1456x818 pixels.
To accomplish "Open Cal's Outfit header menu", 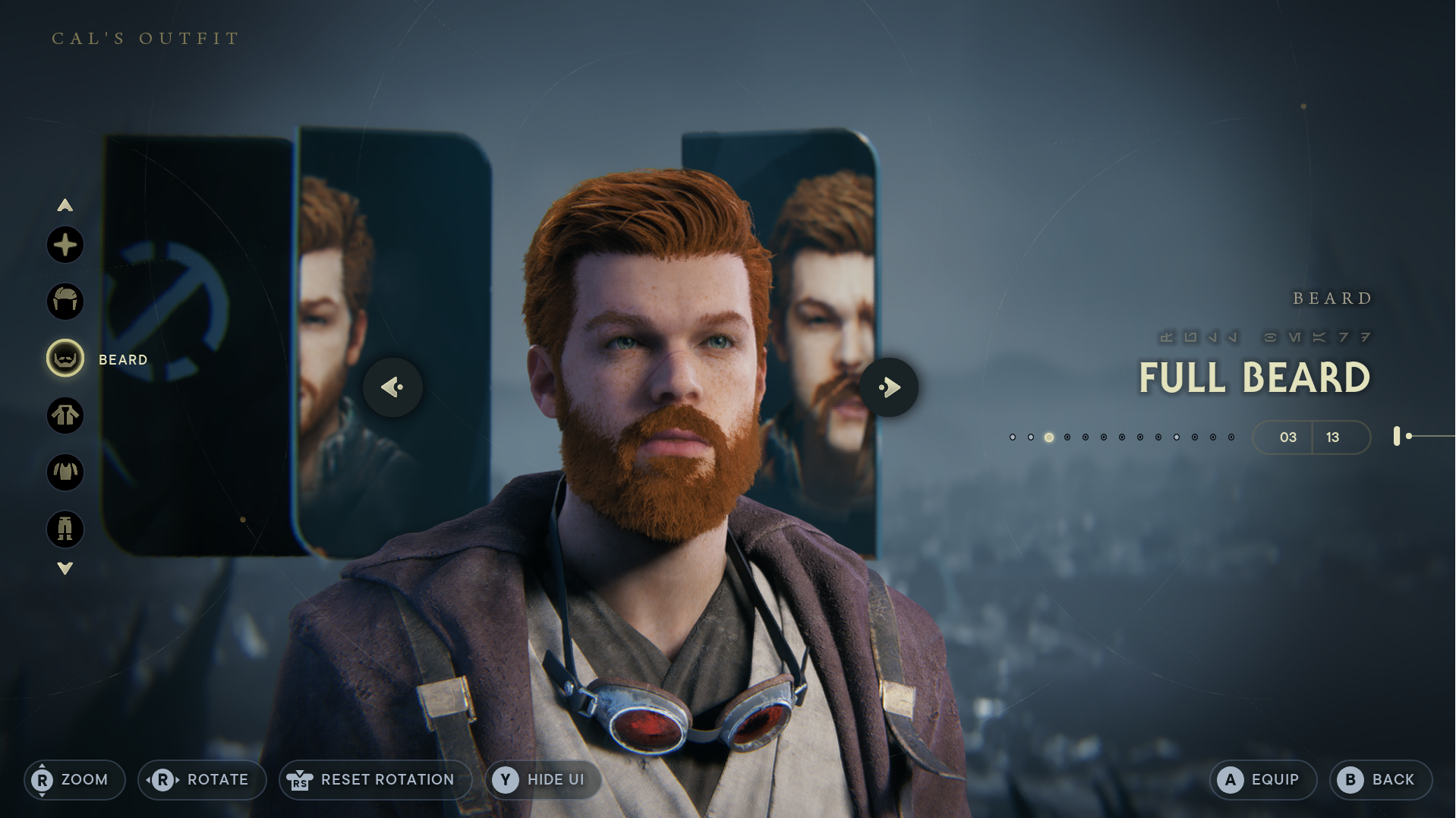I will [144, 37].
